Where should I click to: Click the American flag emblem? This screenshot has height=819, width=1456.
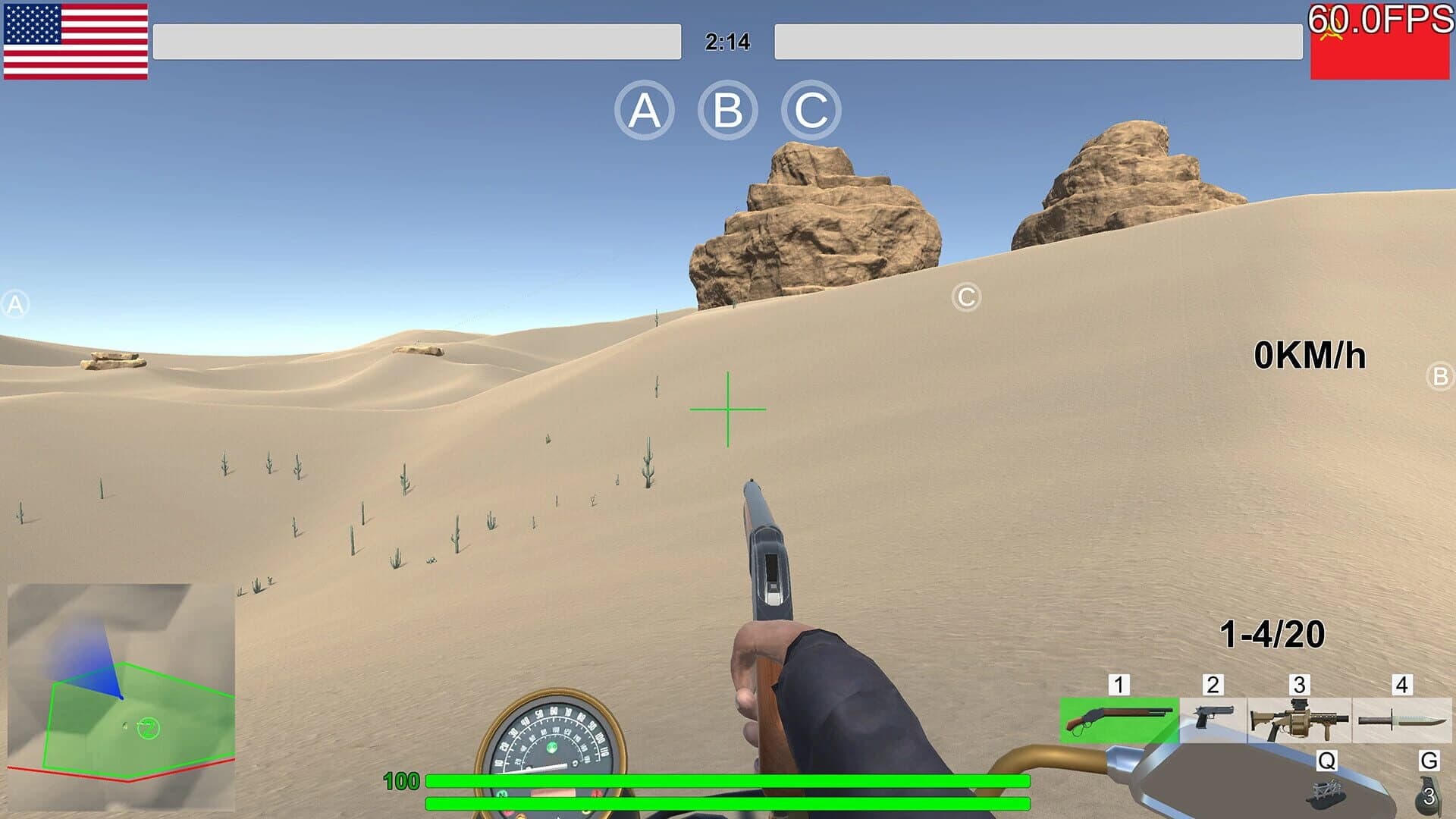pos(76,42)
